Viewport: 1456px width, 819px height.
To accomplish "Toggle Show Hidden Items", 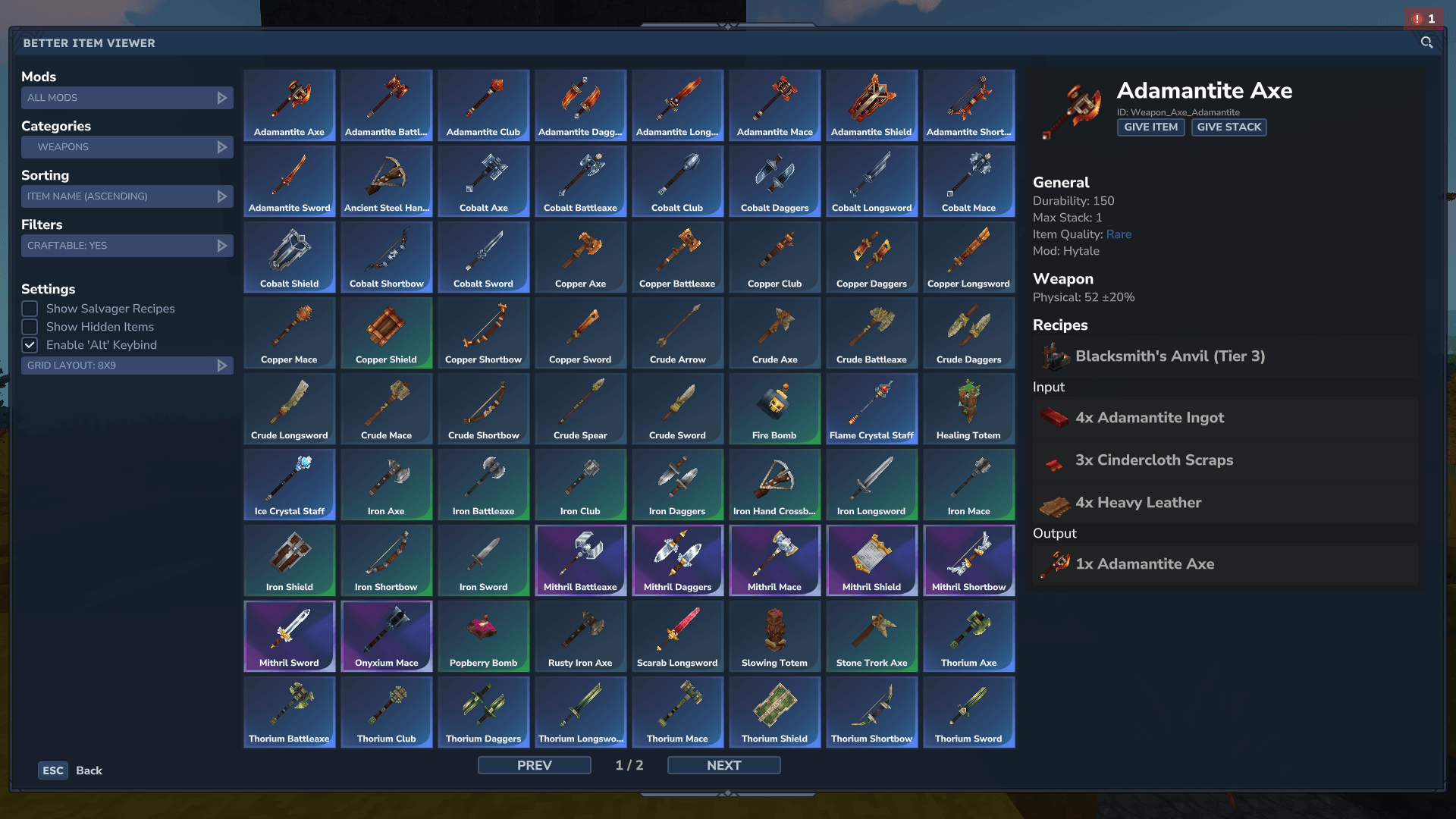I will pos(30,327).
